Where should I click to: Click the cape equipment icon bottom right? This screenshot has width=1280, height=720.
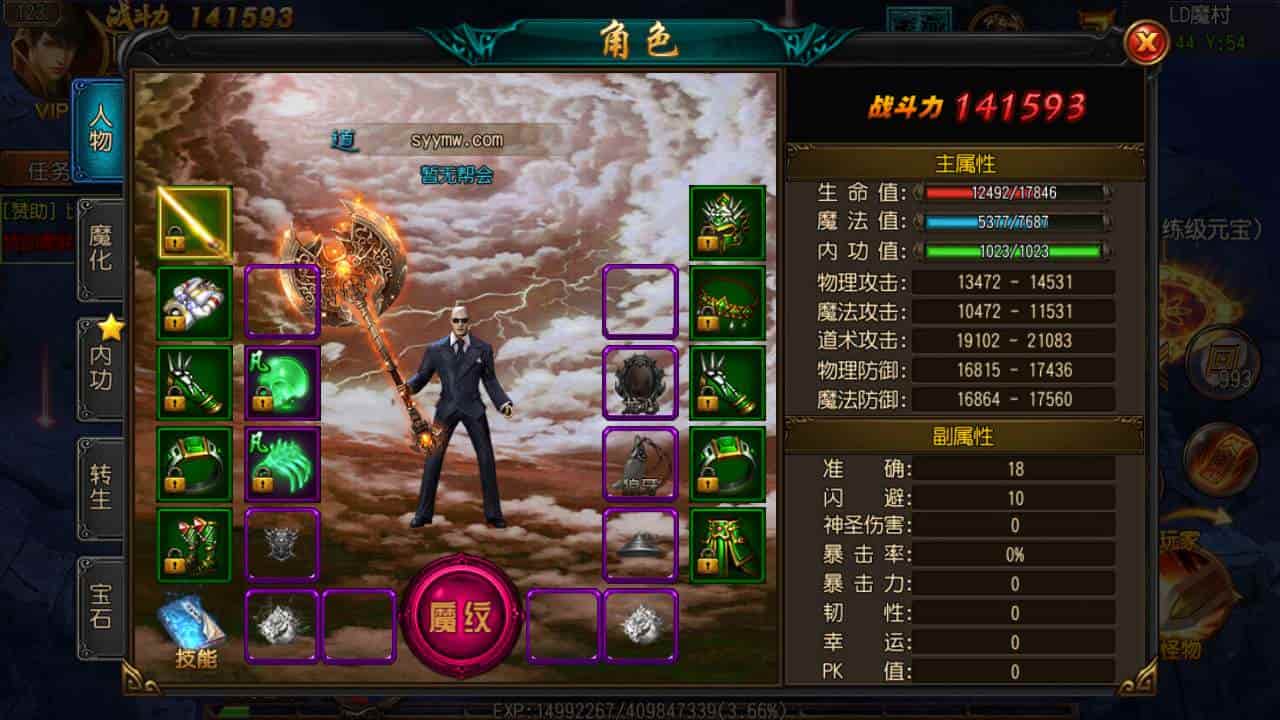click(x=728, y=545)
